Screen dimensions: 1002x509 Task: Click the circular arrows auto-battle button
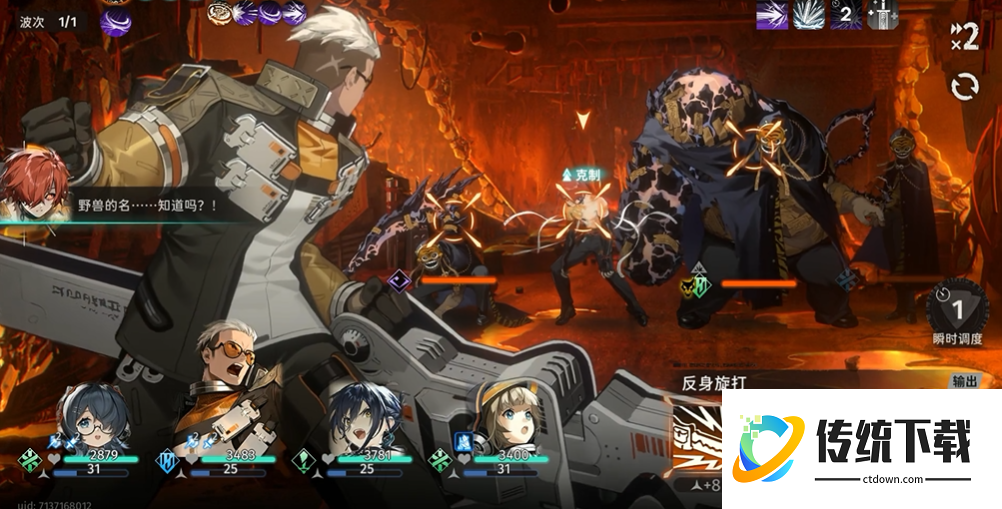(965, 87)
